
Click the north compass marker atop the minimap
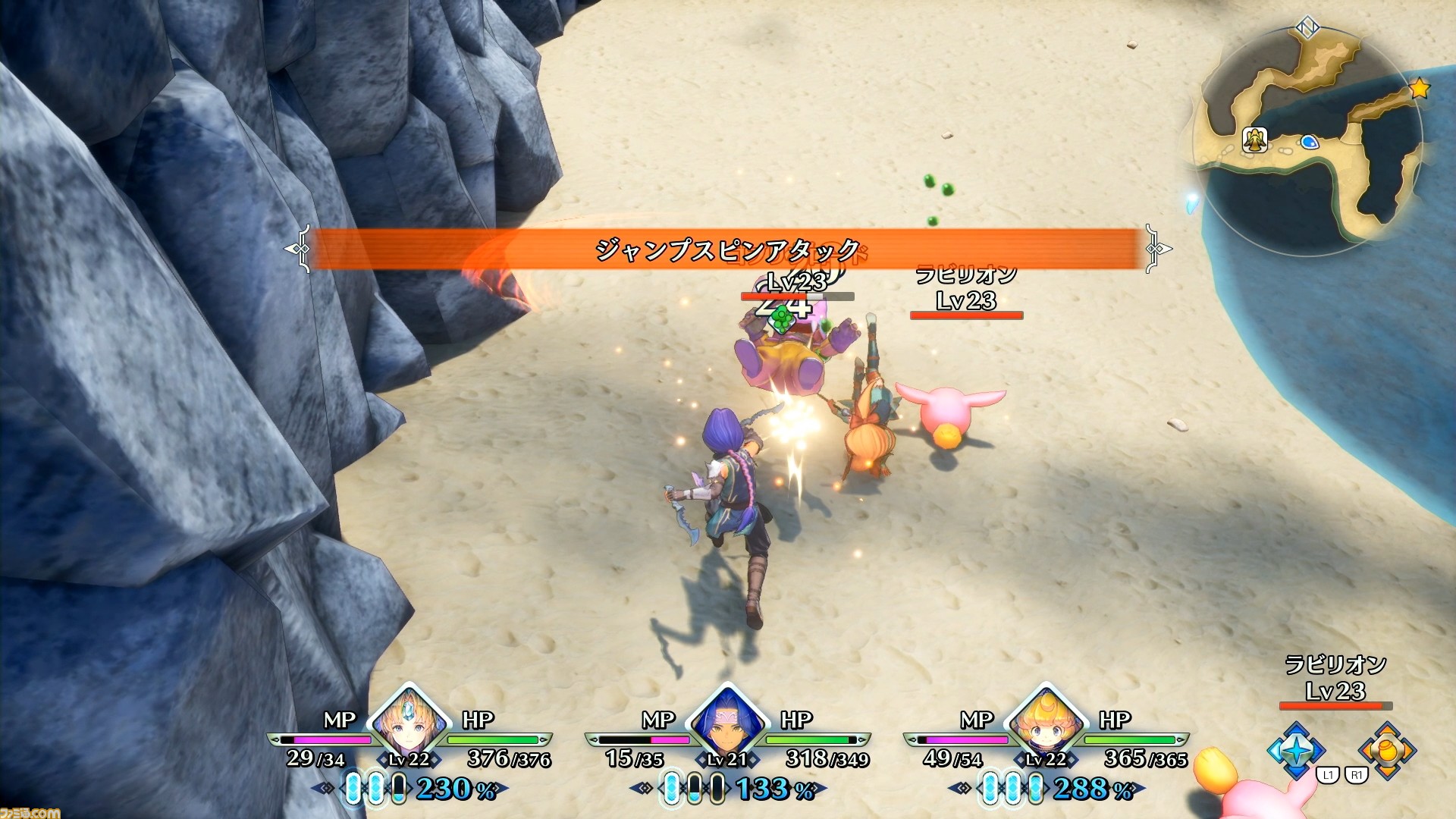(x=1307, y=29)
